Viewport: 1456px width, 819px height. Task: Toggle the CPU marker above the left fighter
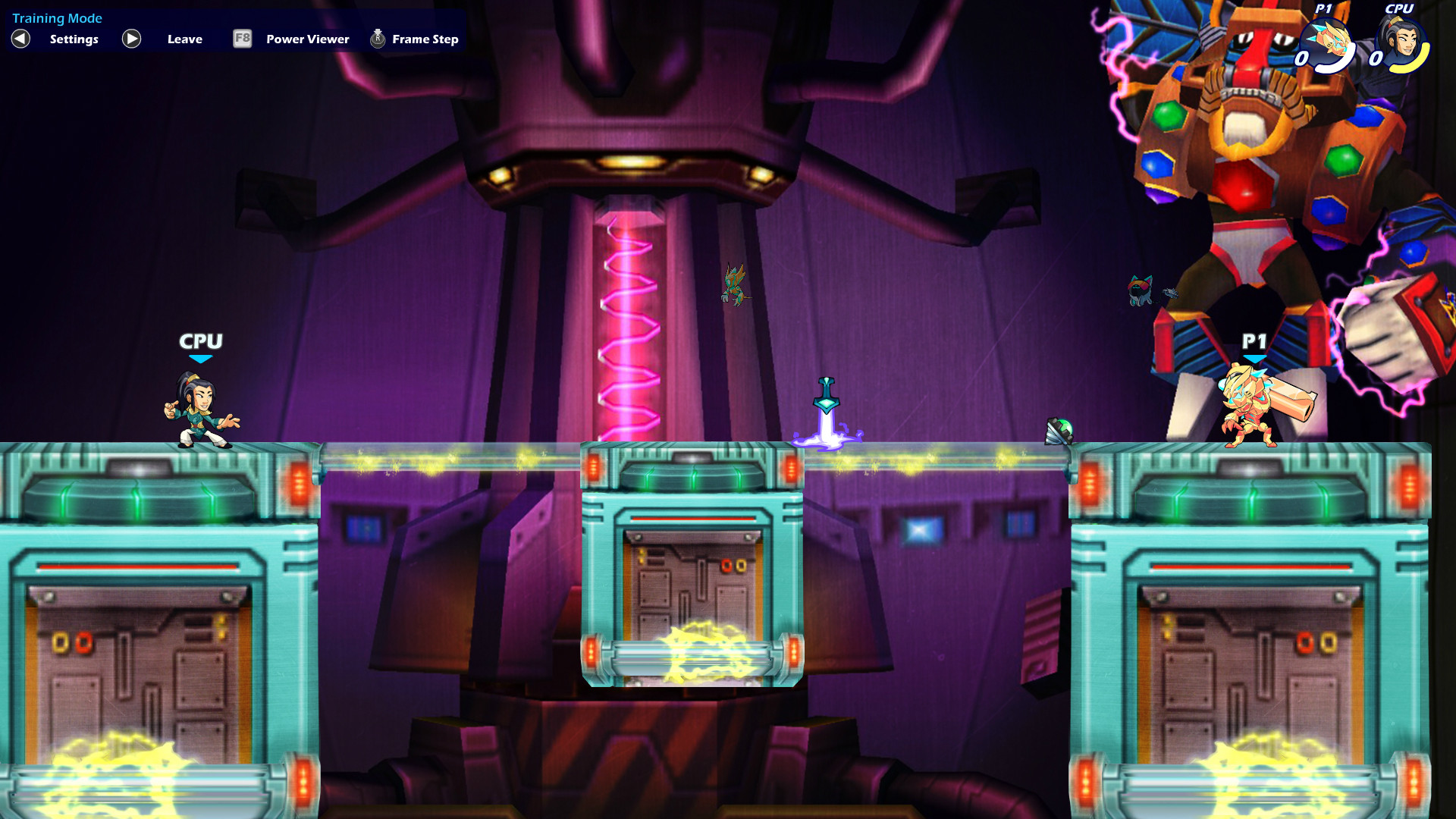(x=200, y=343)
